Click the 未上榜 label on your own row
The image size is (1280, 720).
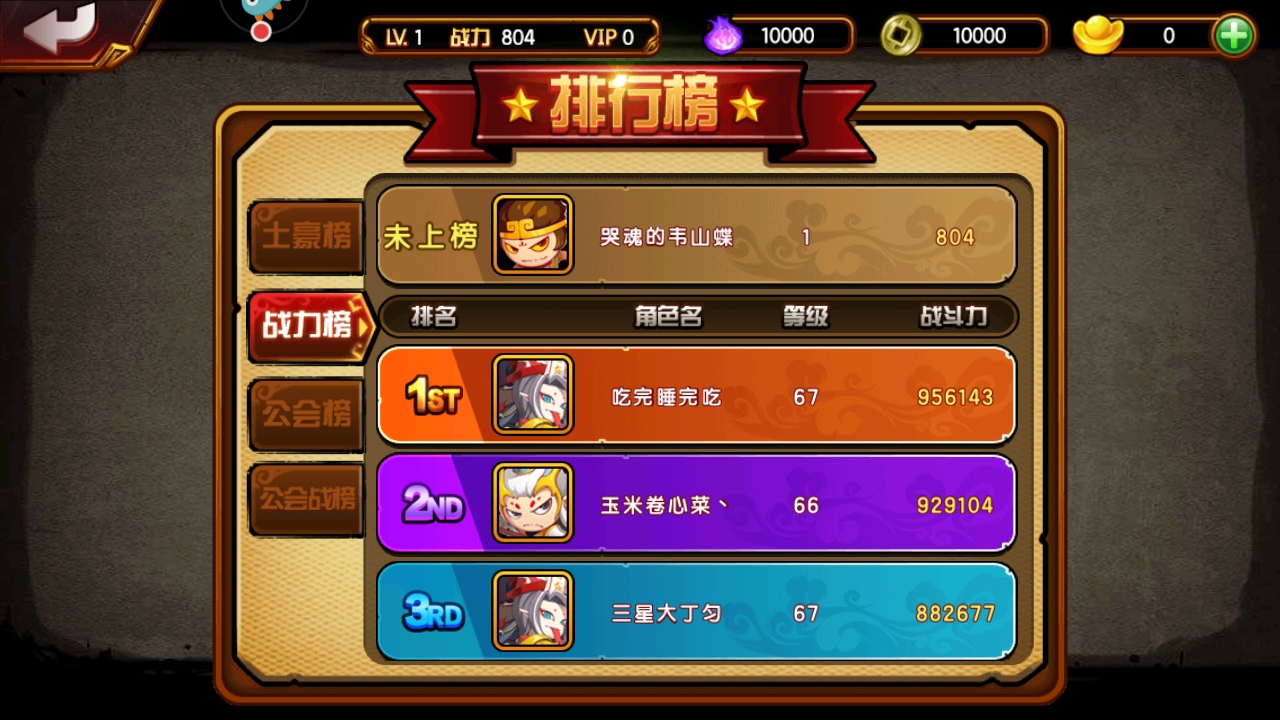(430, 236)
